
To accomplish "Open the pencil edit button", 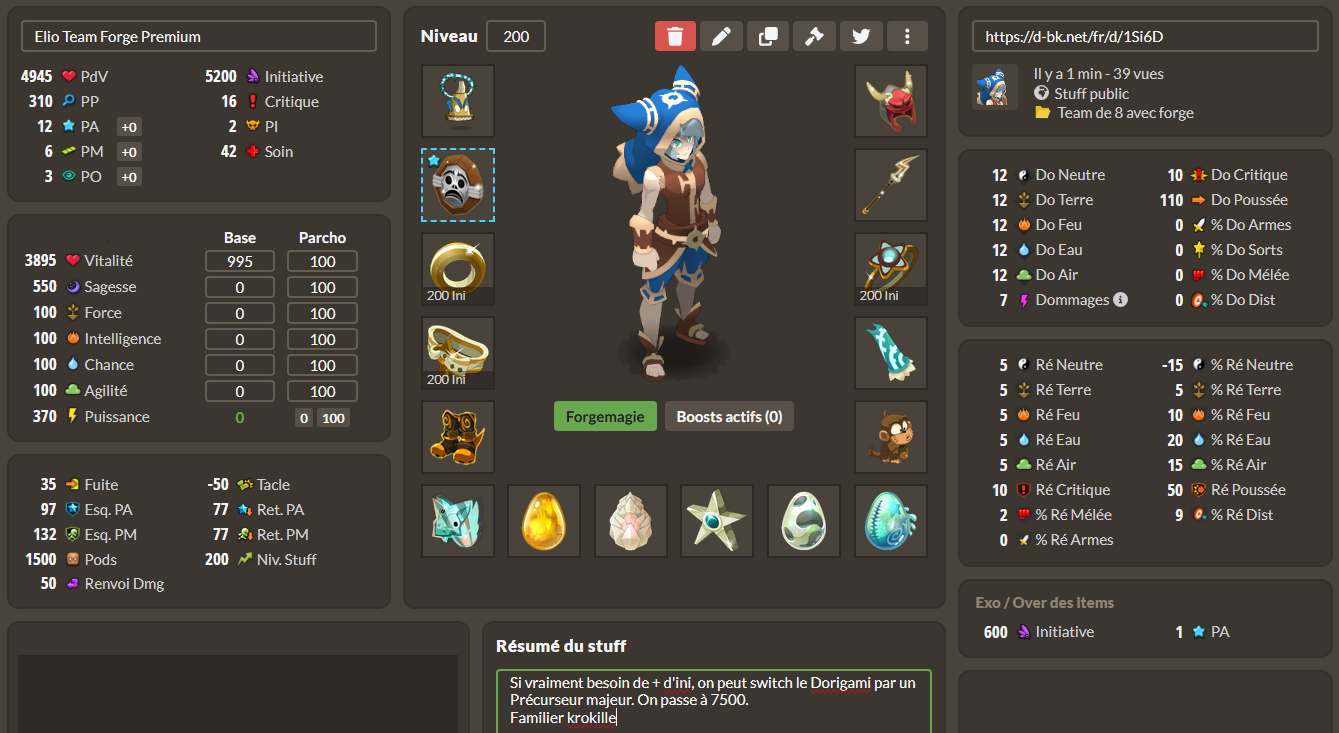I will point(721,36).
